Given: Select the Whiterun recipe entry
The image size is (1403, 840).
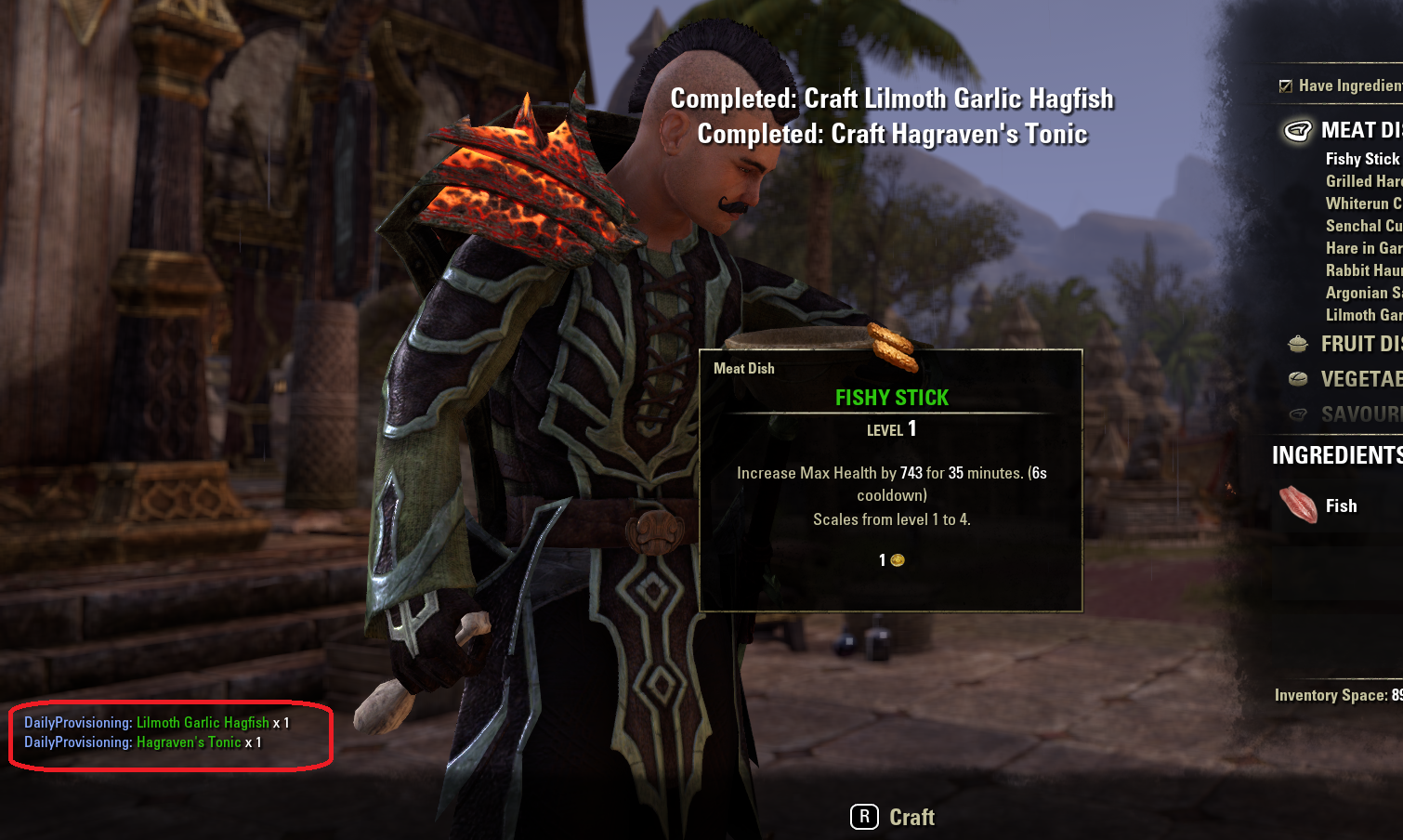Looking at the screenshot, I should coord(1363,203).
